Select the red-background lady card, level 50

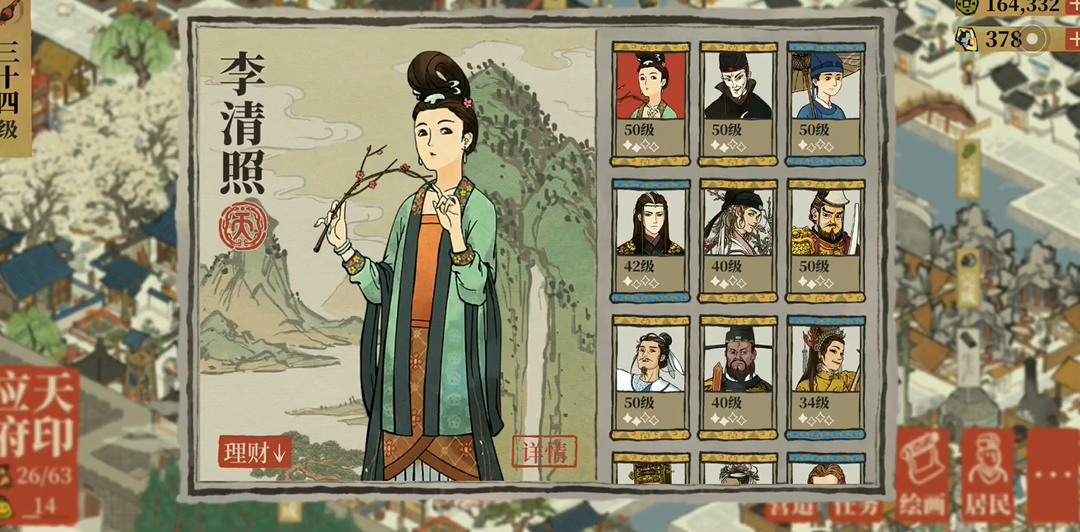pos(651,102)
